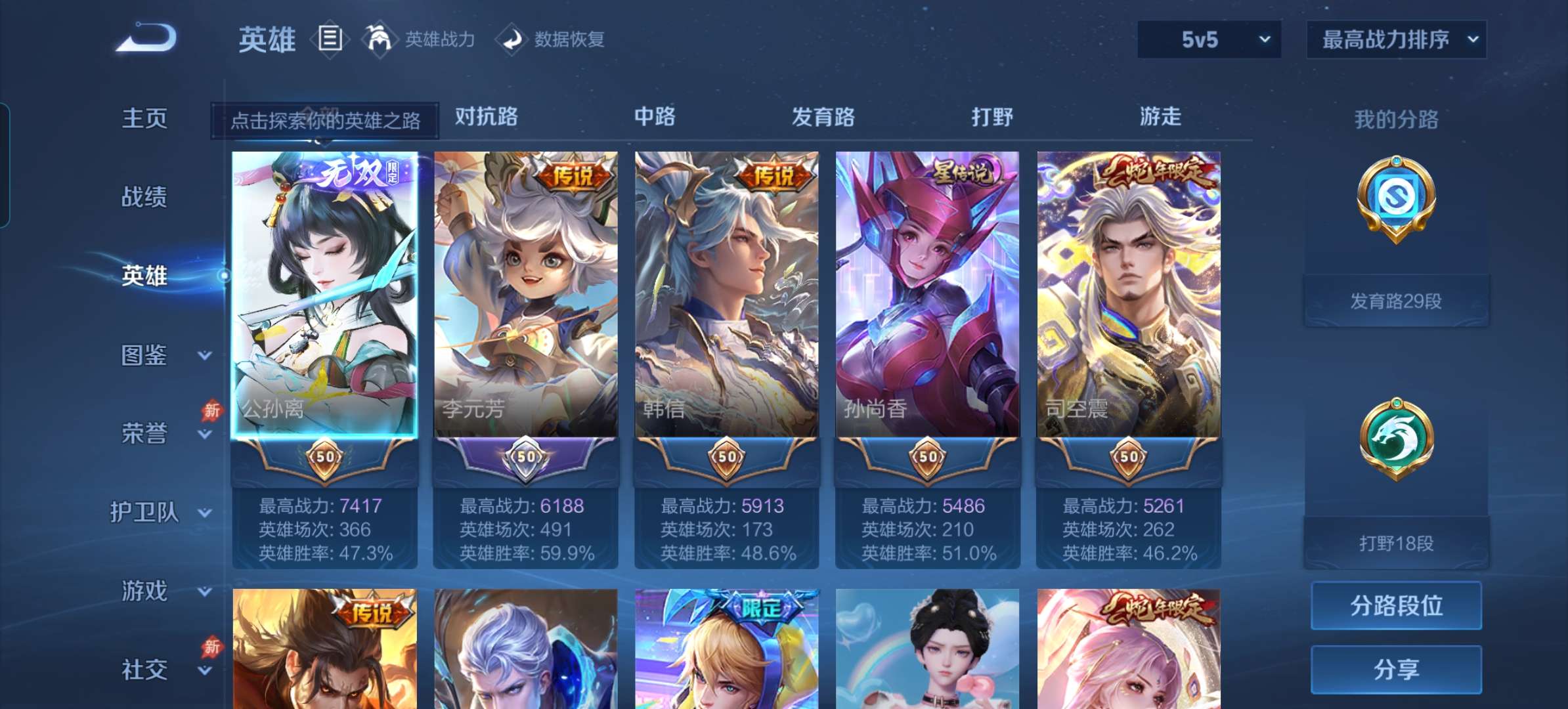Click the 分路段位 button

coord(1396,606)
